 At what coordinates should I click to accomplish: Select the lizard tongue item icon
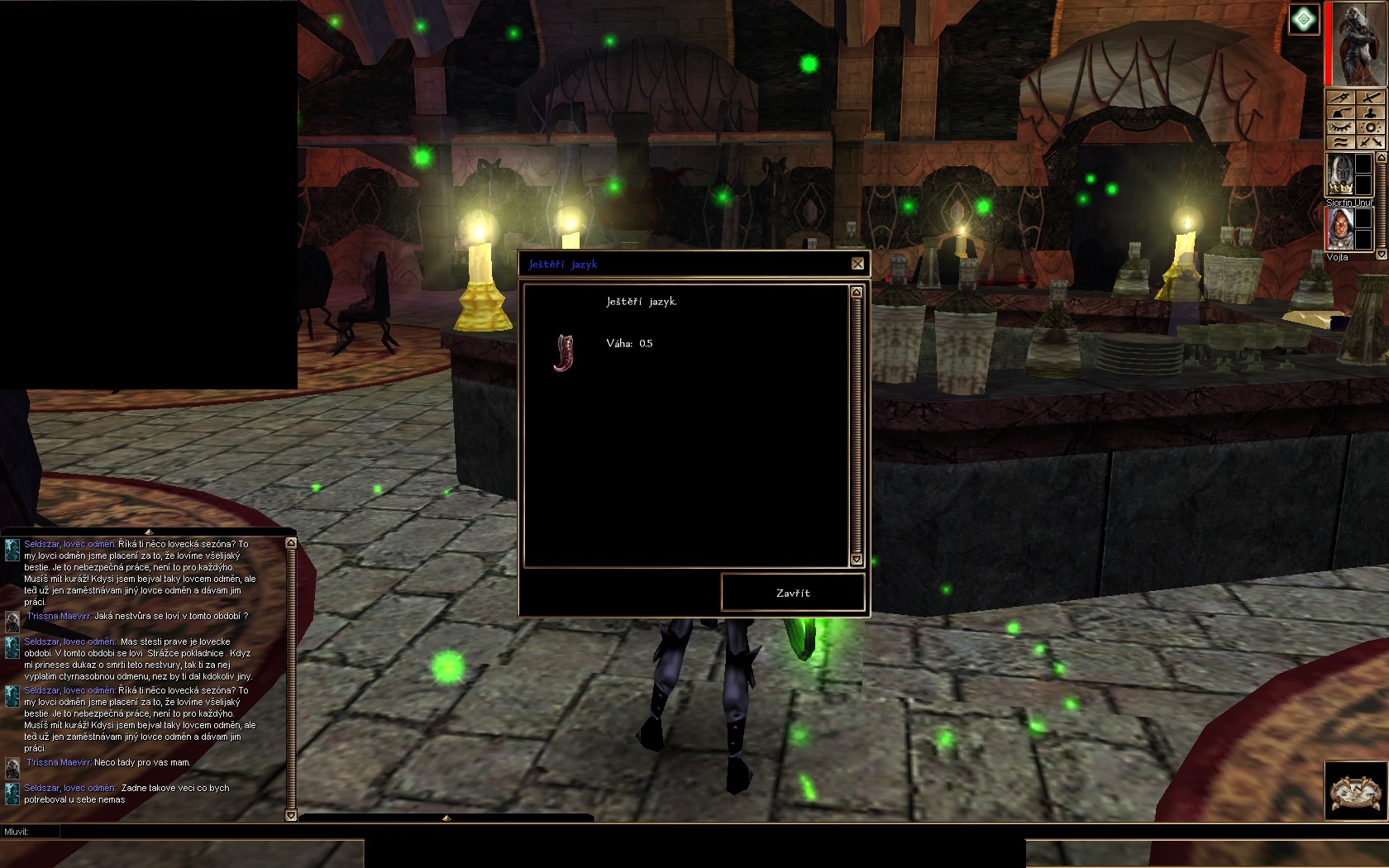565,353
